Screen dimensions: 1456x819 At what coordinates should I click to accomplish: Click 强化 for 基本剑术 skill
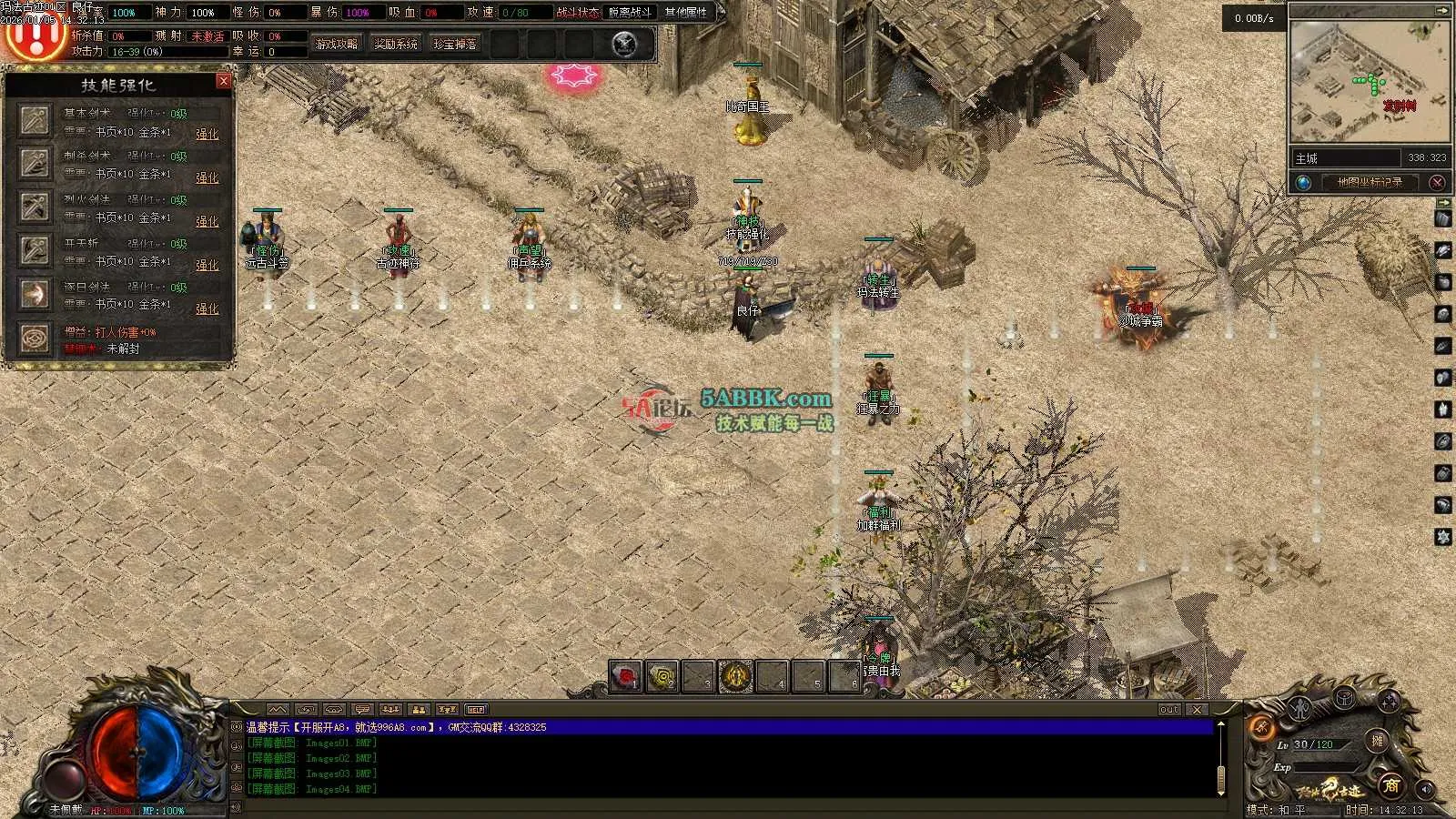[207, 134]
